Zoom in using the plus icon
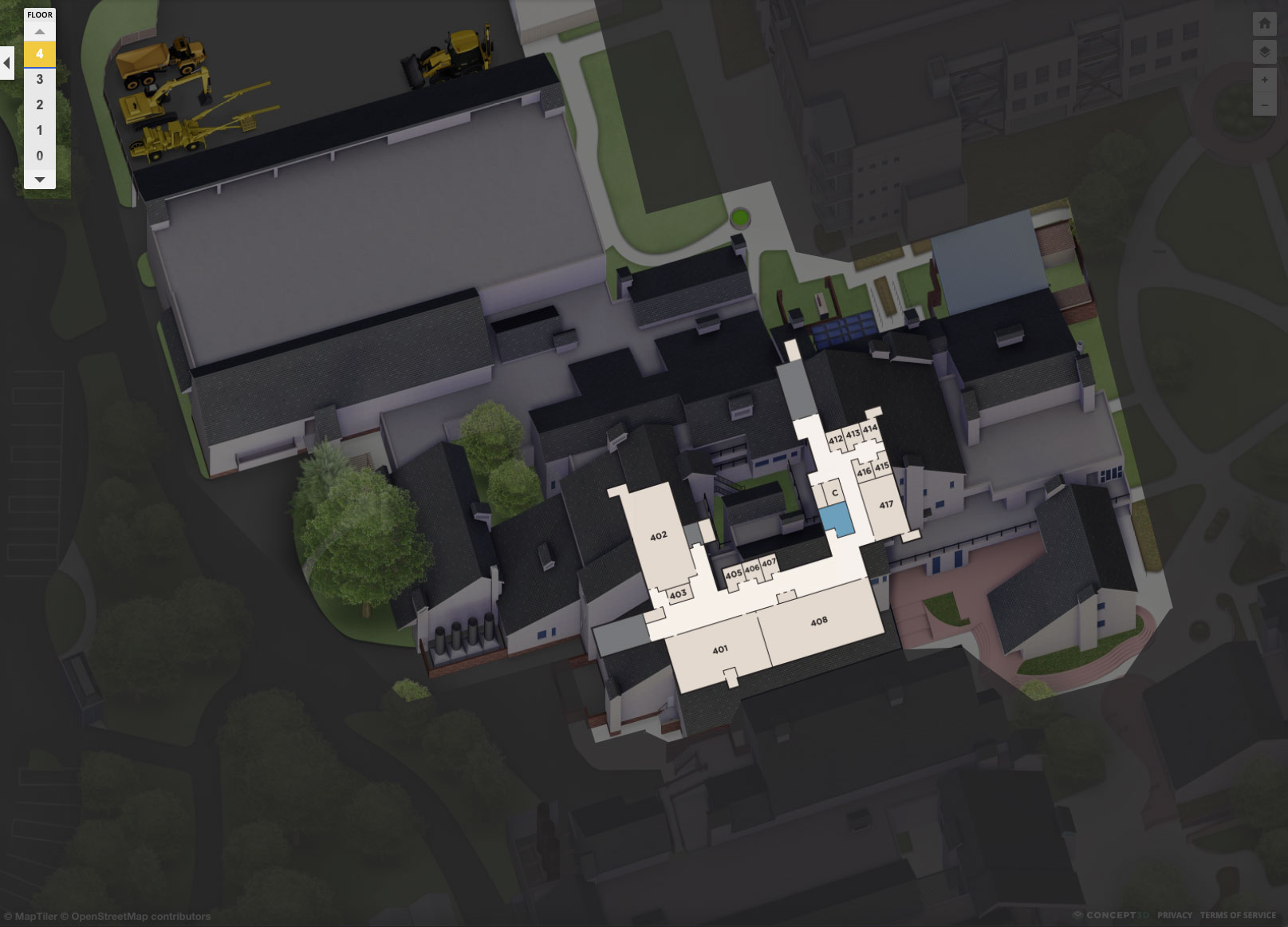This screenshot has height=927, width=1288. (1265, 80)
